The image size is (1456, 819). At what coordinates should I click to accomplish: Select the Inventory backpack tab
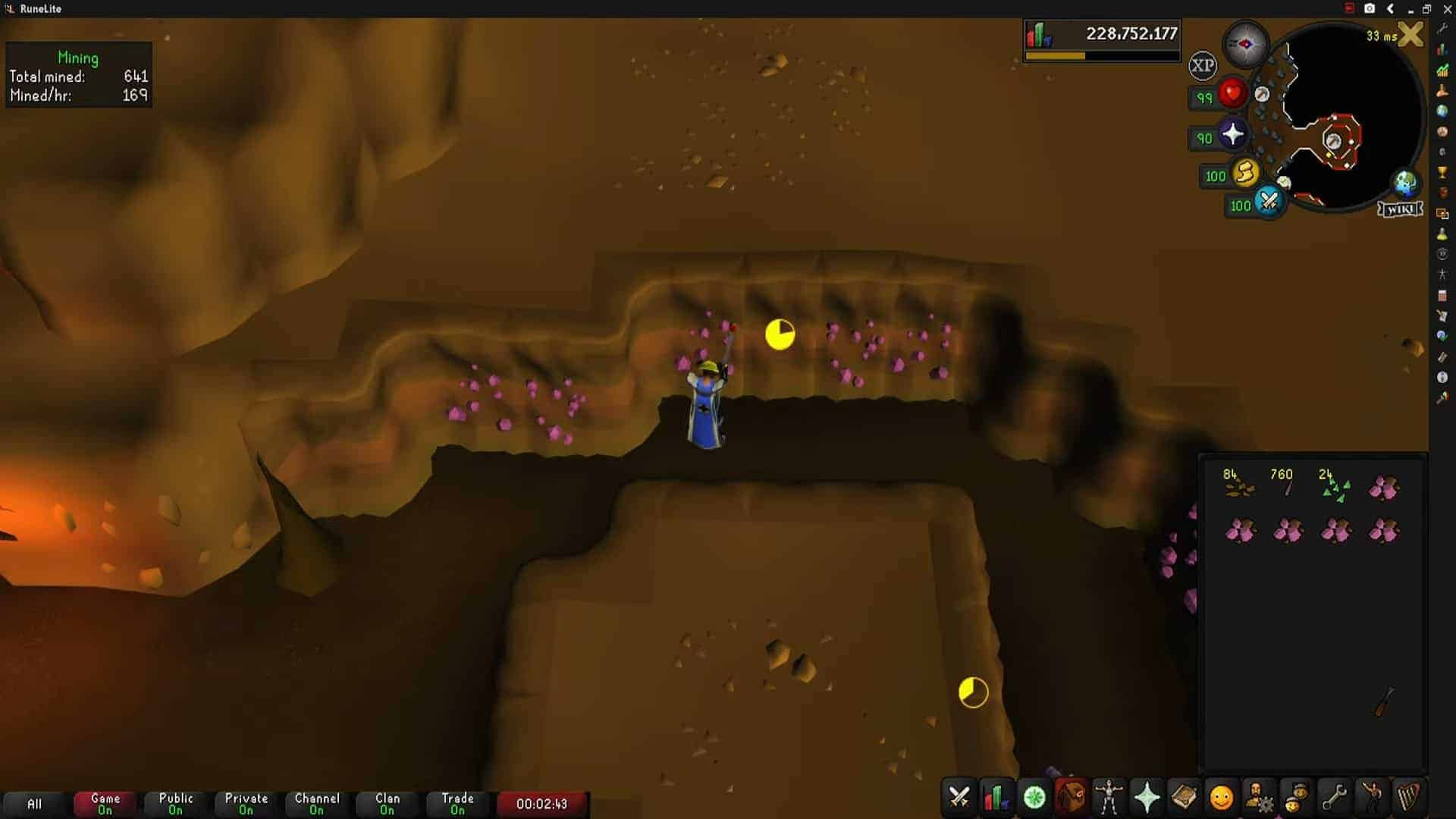point(1071,798)
